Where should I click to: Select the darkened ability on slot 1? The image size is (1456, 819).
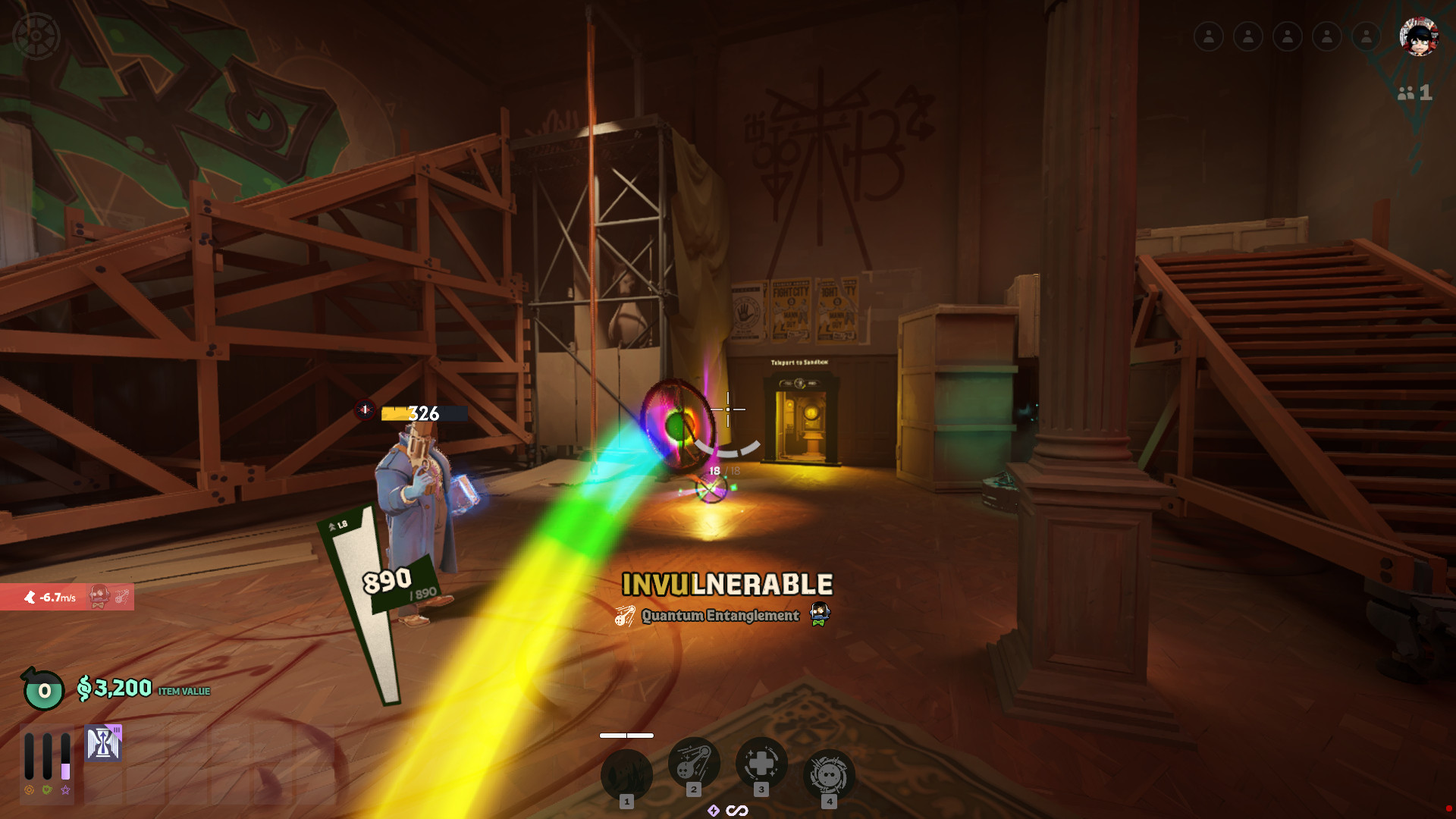coord(626,774)
